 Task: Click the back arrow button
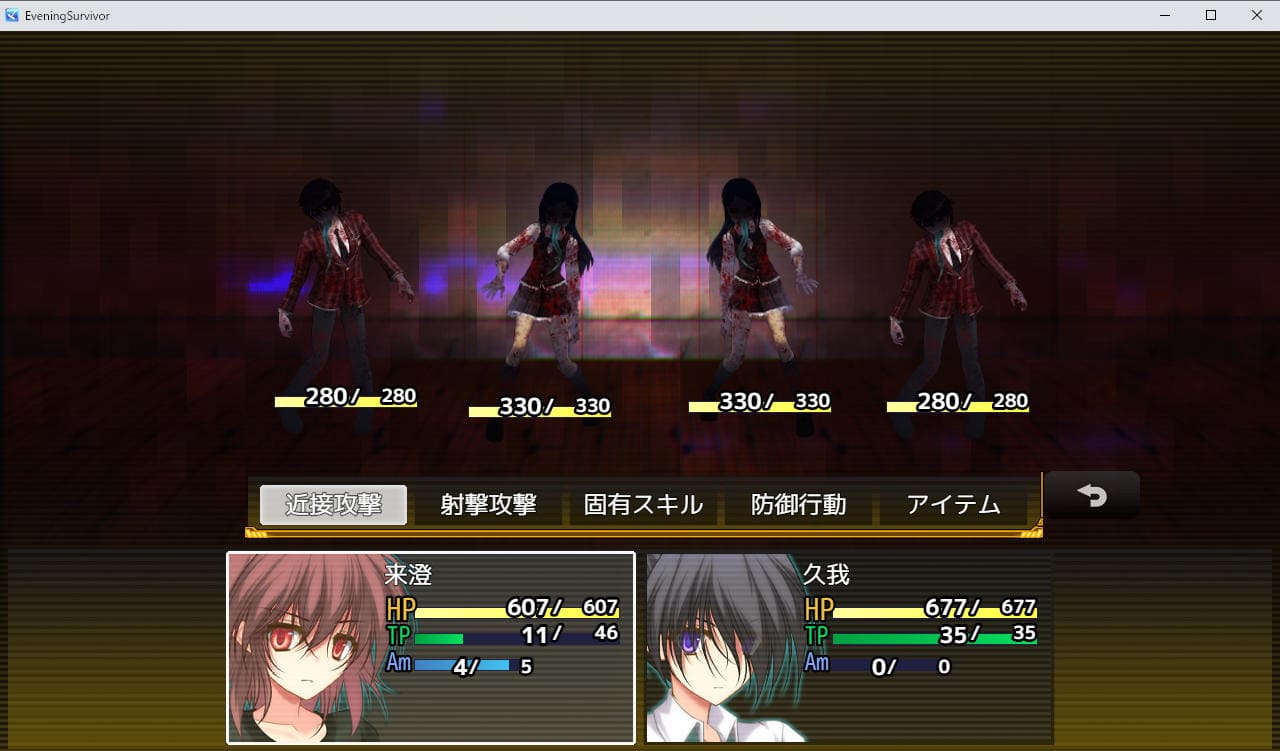[x=1091, y=495]
